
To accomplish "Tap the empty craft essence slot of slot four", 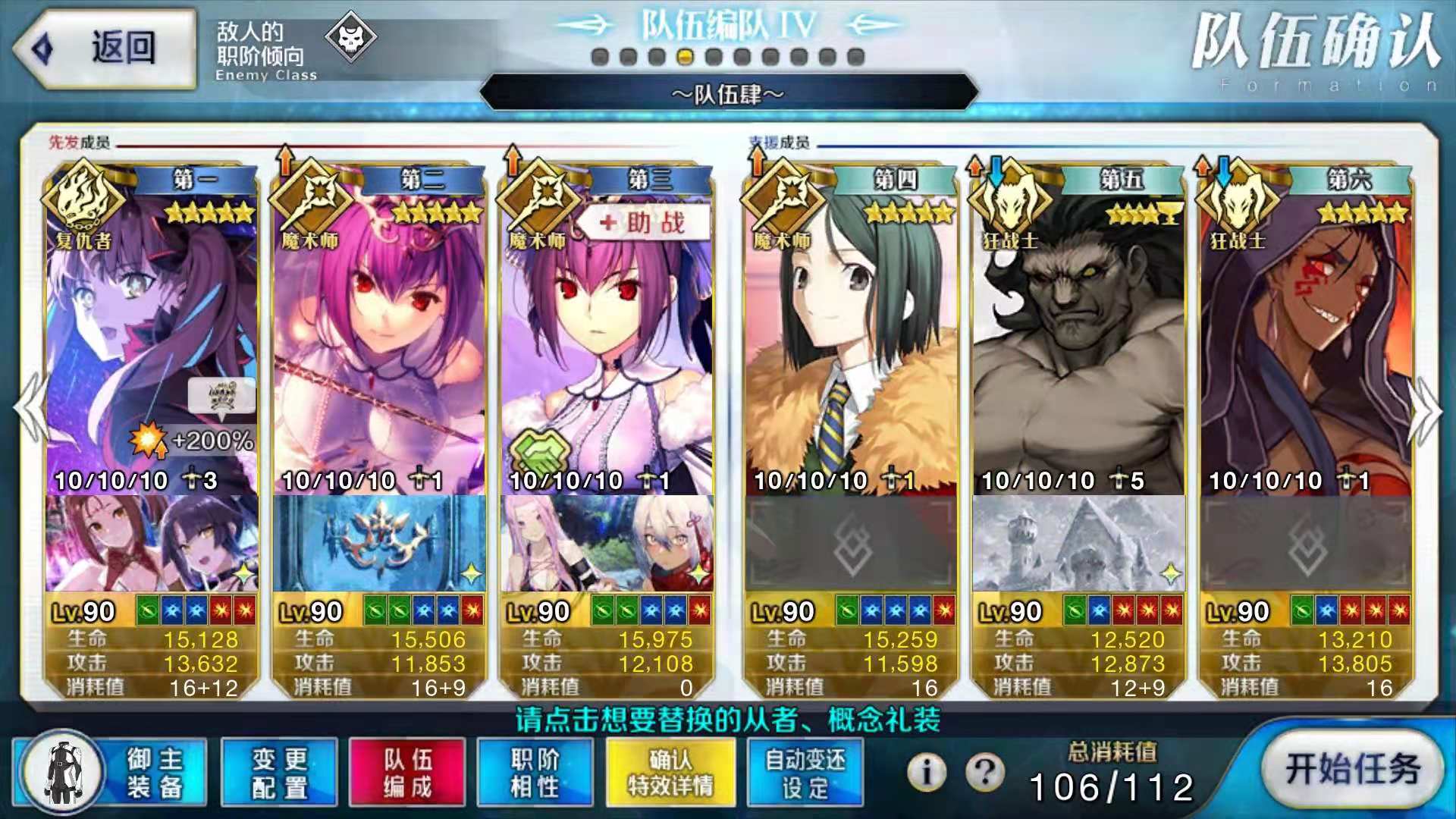I will (851, 544).
